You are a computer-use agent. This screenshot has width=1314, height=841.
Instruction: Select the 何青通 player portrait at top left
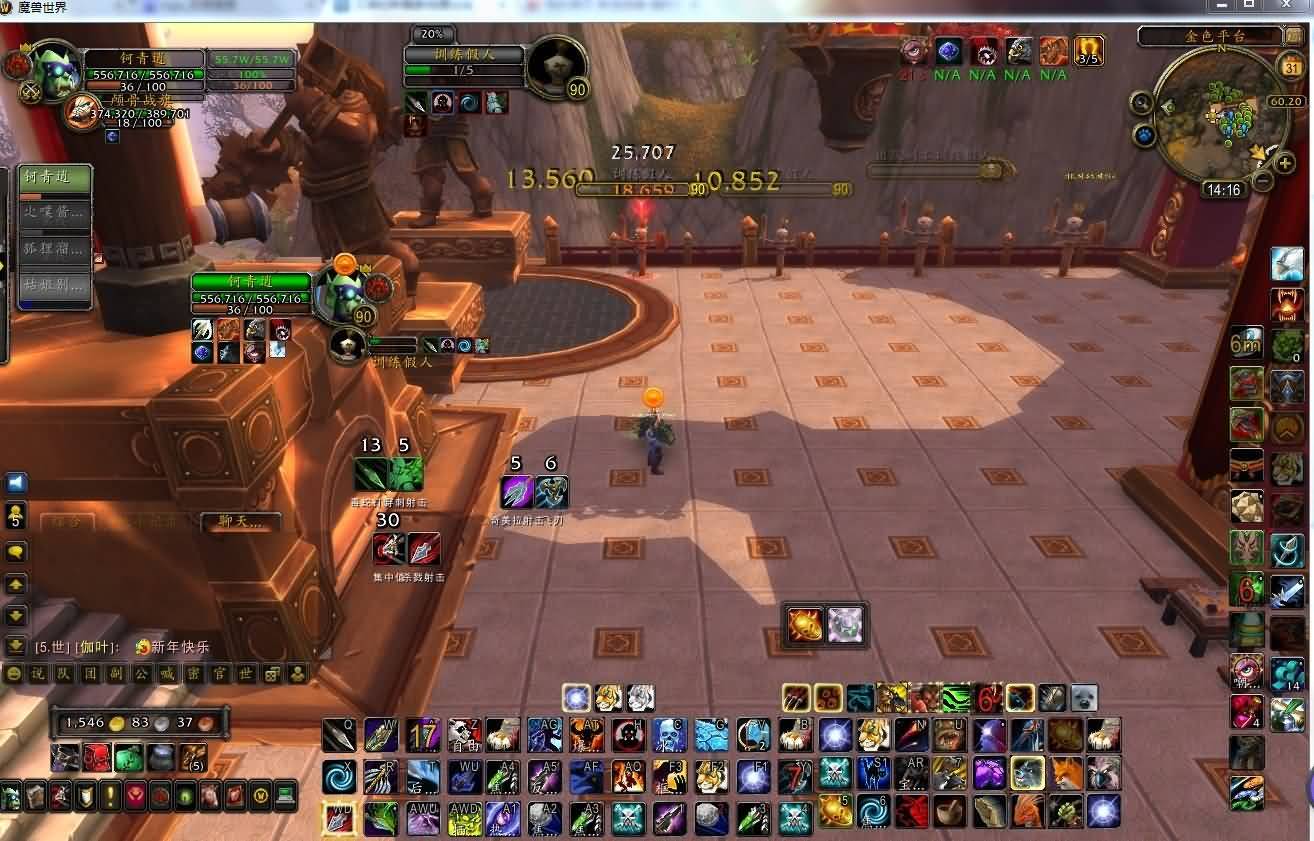(52, 68)
